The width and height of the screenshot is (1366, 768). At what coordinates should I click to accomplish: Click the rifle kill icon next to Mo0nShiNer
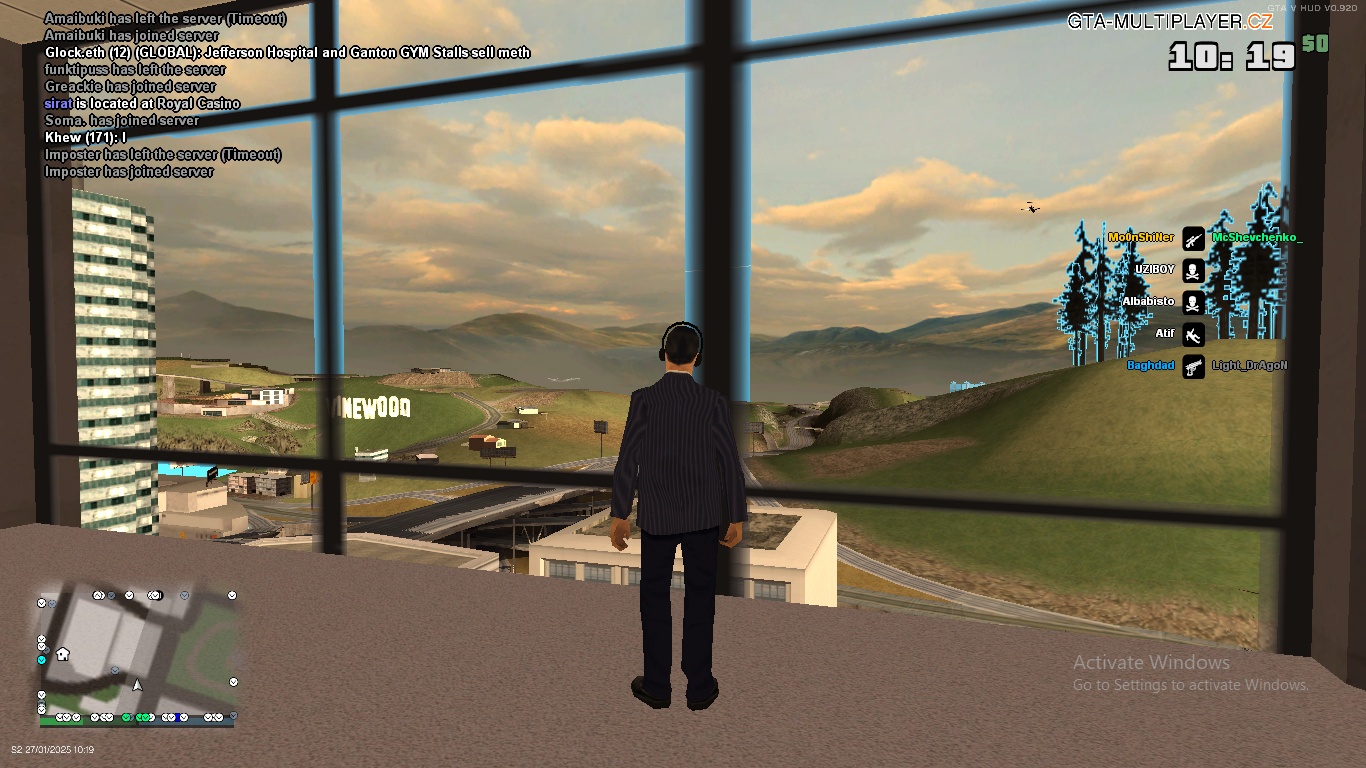click(x=1191, y=238)
